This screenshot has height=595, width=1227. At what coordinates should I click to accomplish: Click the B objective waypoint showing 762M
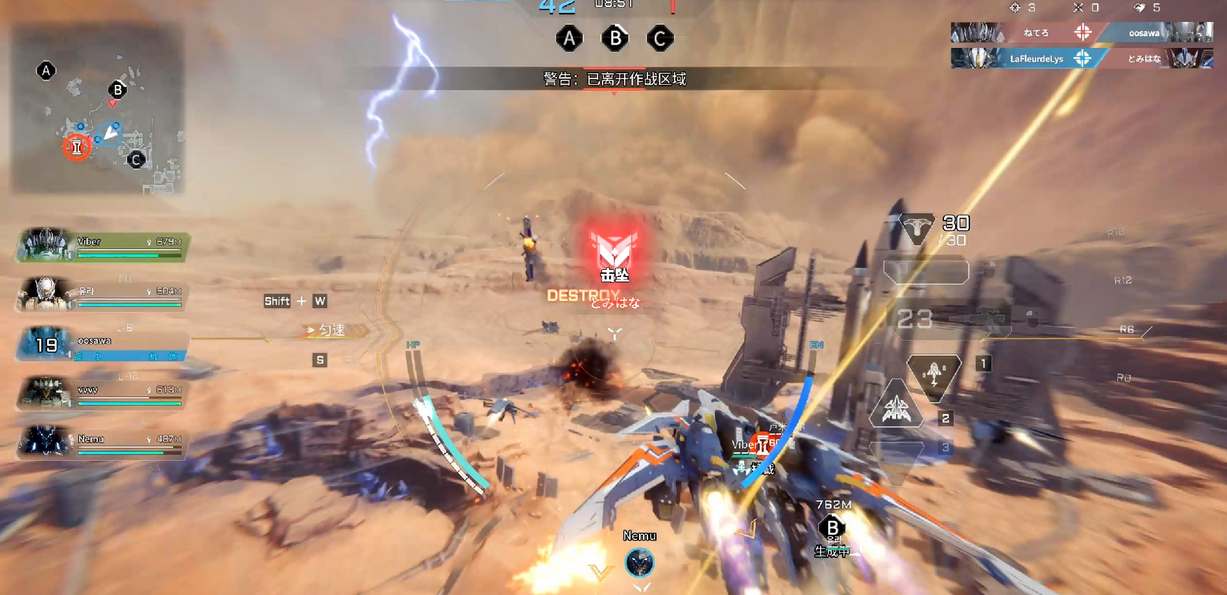pyautogui.click(x=831, y=527)
